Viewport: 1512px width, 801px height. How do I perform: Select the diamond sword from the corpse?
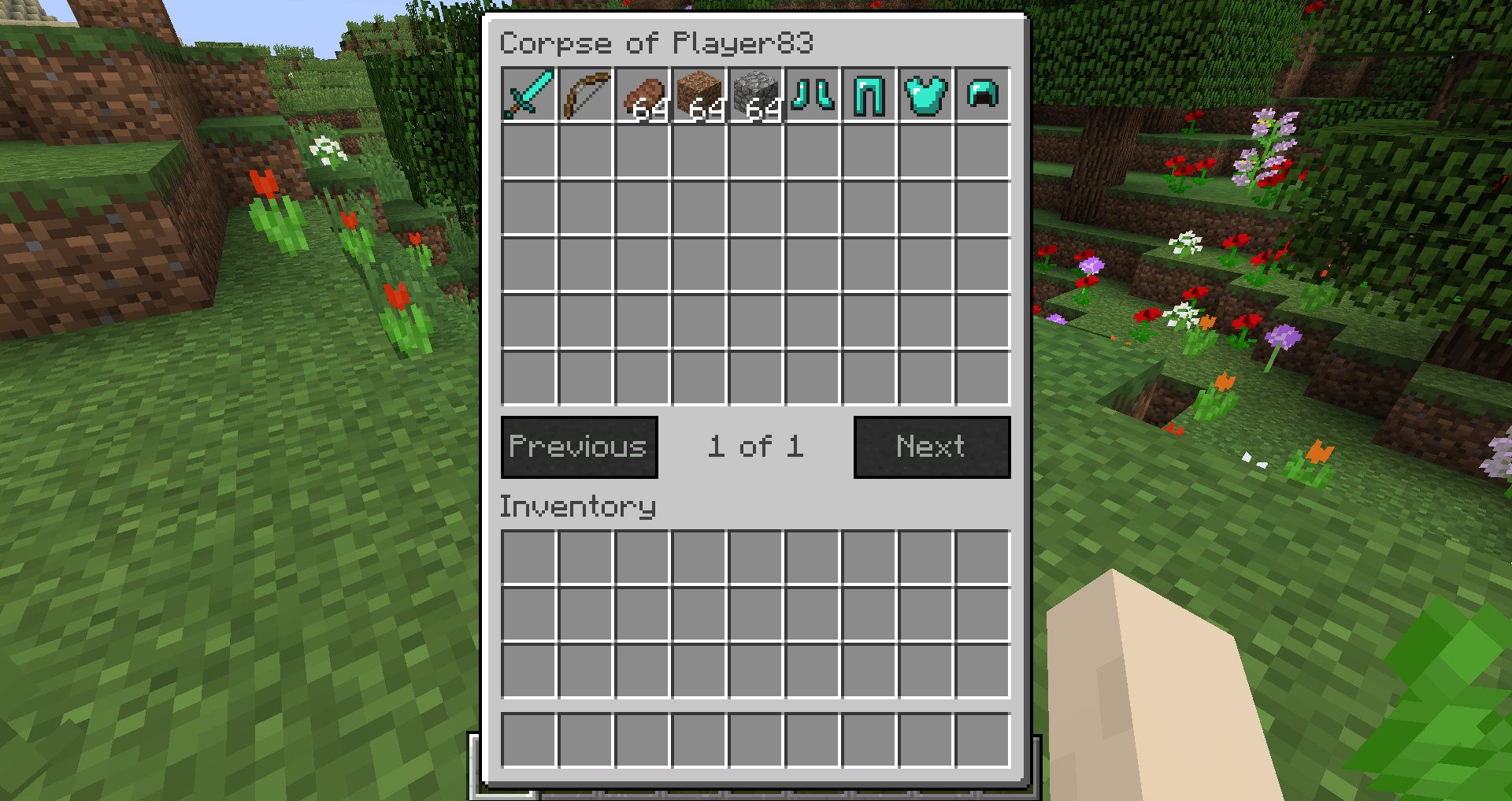(x=528, y=96)
